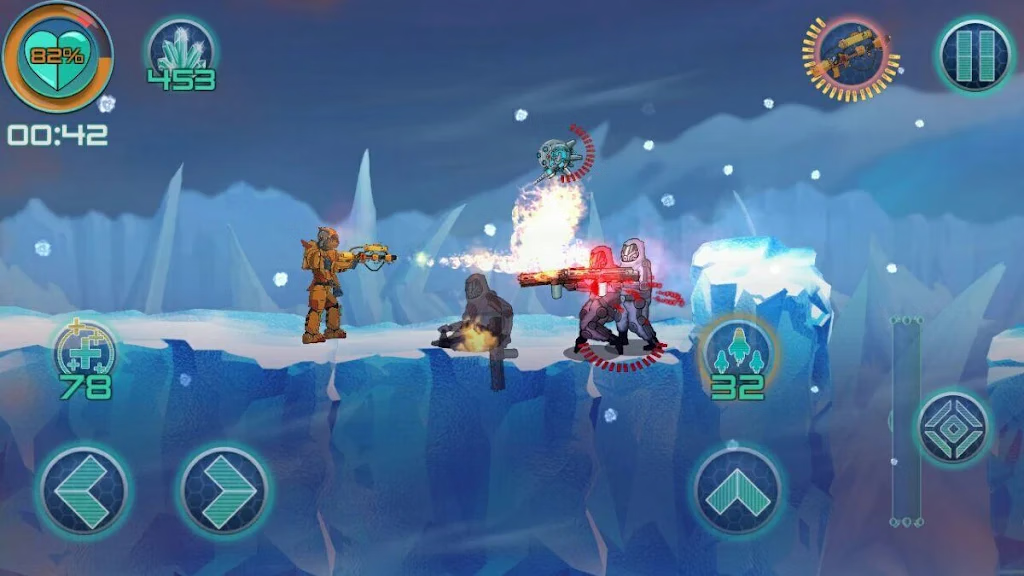1024x576 pixels.
Task: Pause the game
Action: click(975, 54)
